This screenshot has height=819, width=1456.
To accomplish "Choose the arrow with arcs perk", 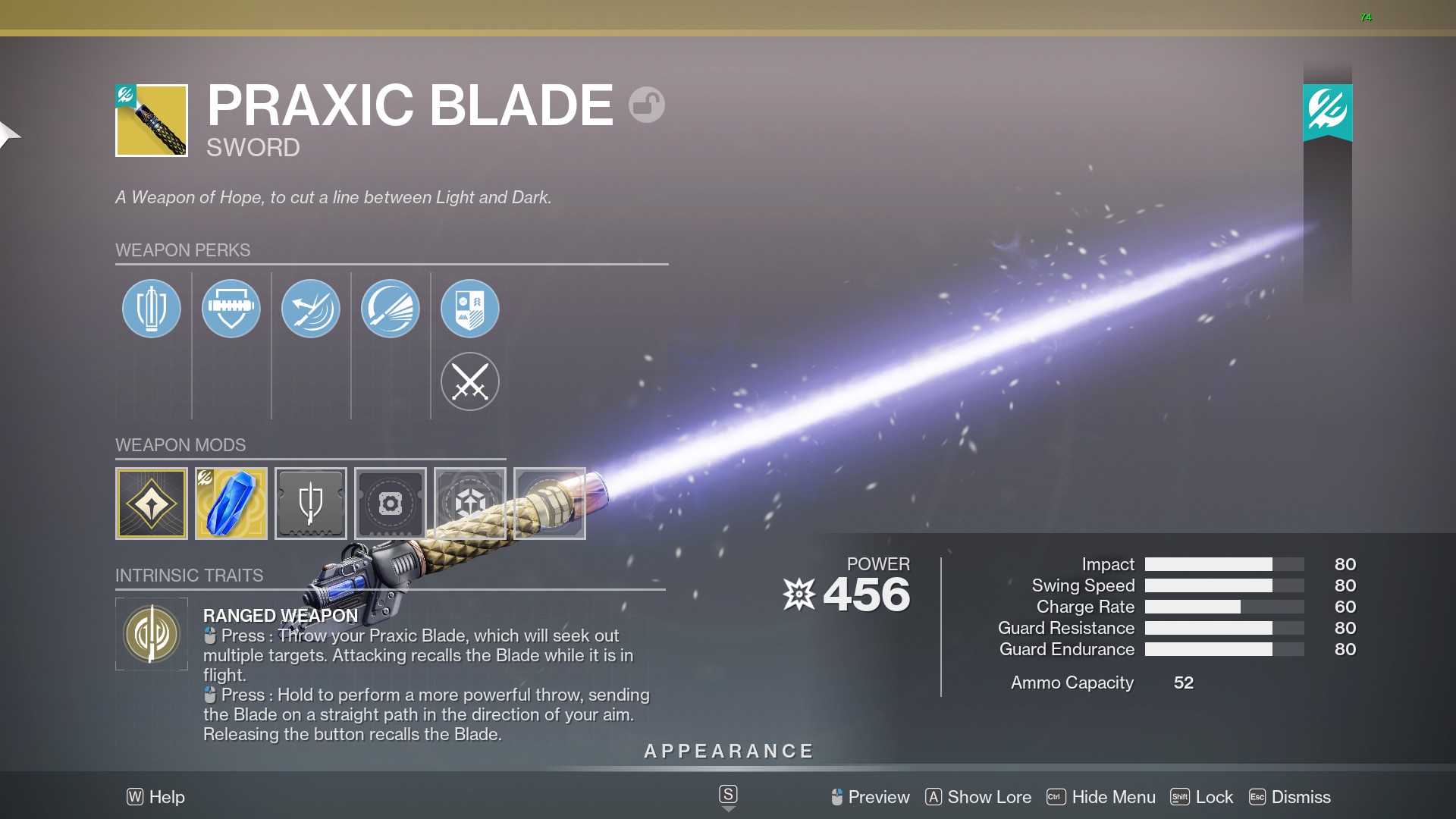I will 311,309.
